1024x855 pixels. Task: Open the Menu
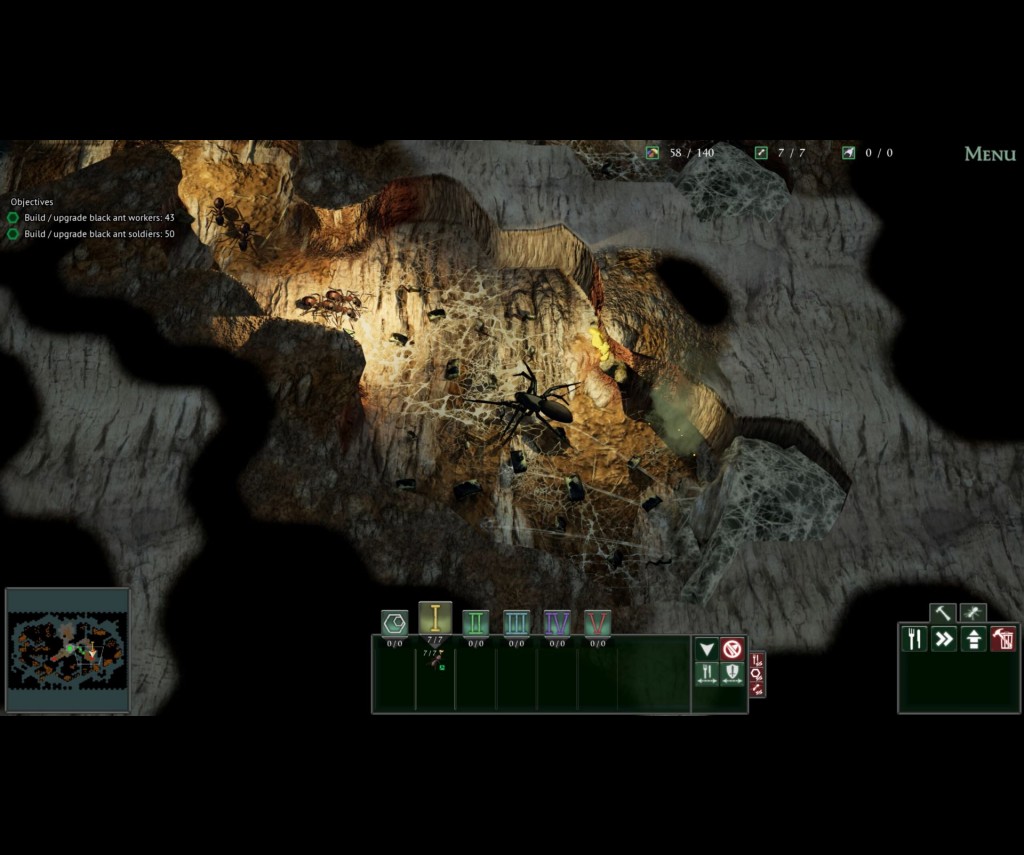tap(989, 154)
